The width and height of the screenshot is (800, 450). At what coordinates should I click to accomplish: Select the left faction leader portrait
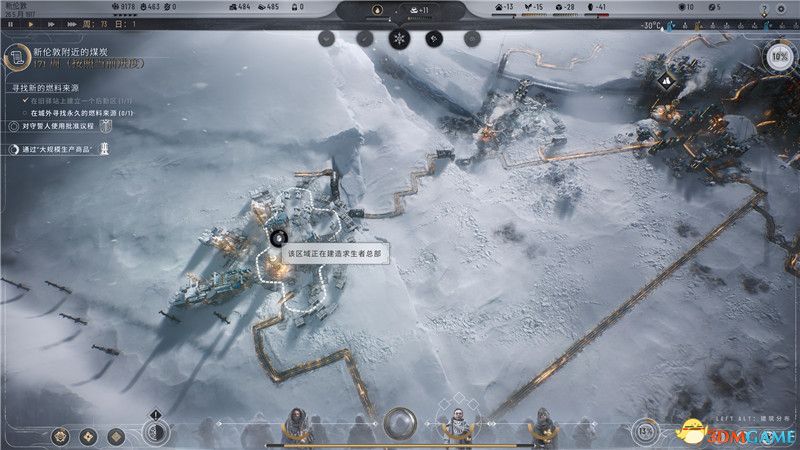[297, 423]
